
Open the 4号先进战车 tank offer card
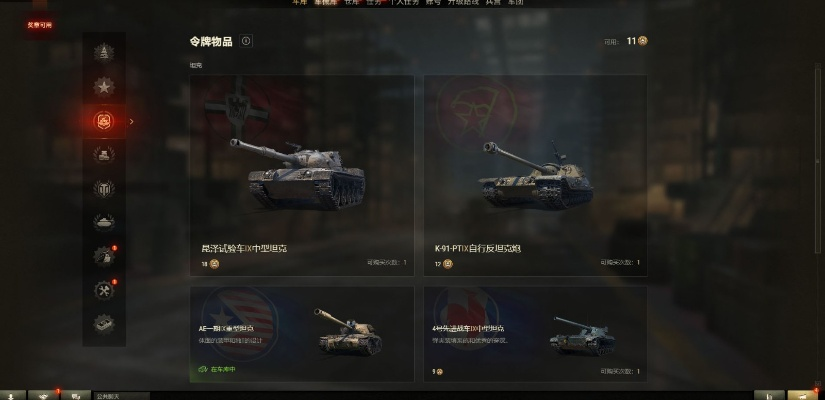[x=535, y=334]
